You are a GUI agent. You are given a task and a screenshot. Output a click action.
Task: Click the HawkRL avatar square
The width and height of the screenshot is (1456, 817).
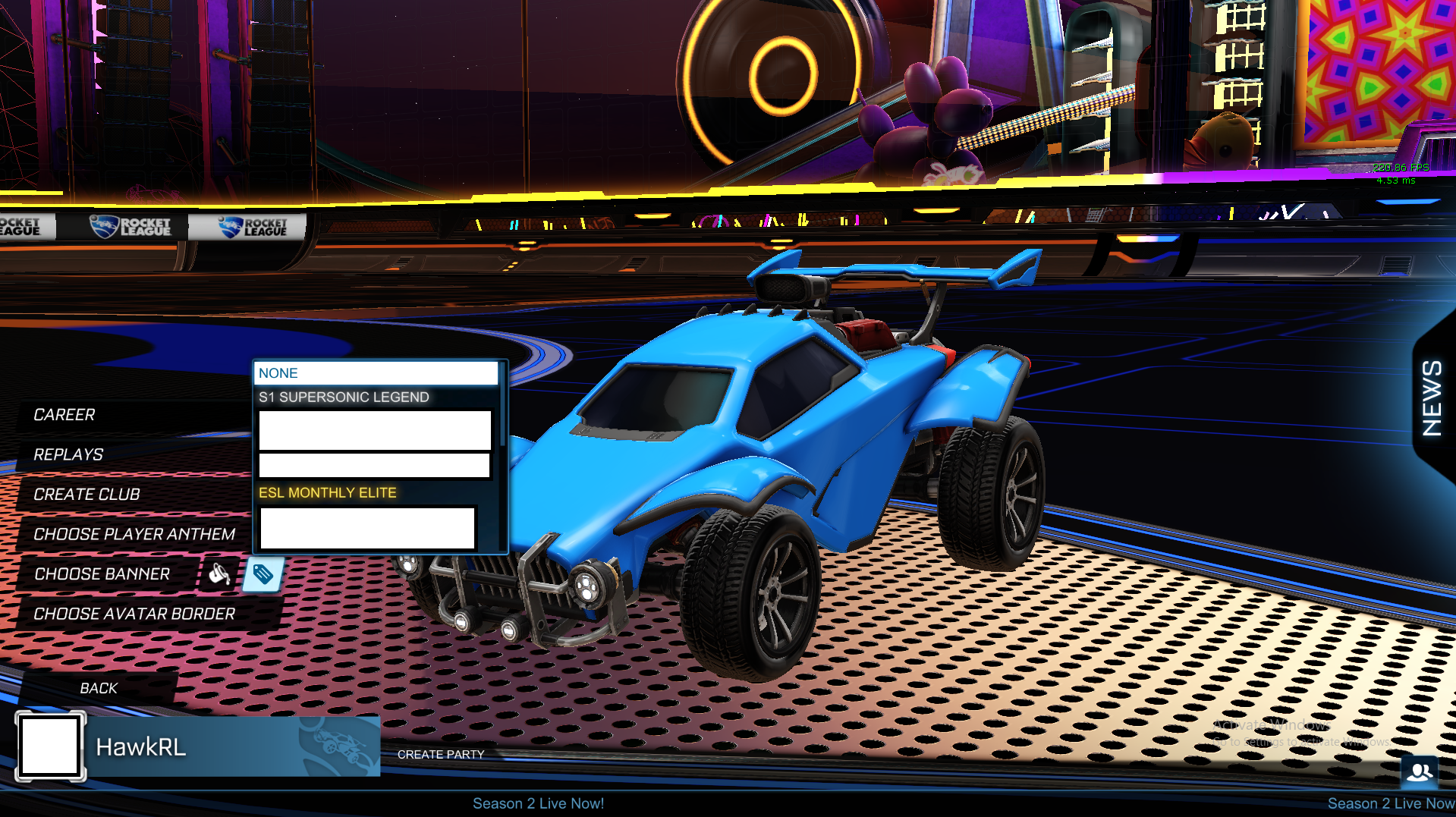[50, 746]
